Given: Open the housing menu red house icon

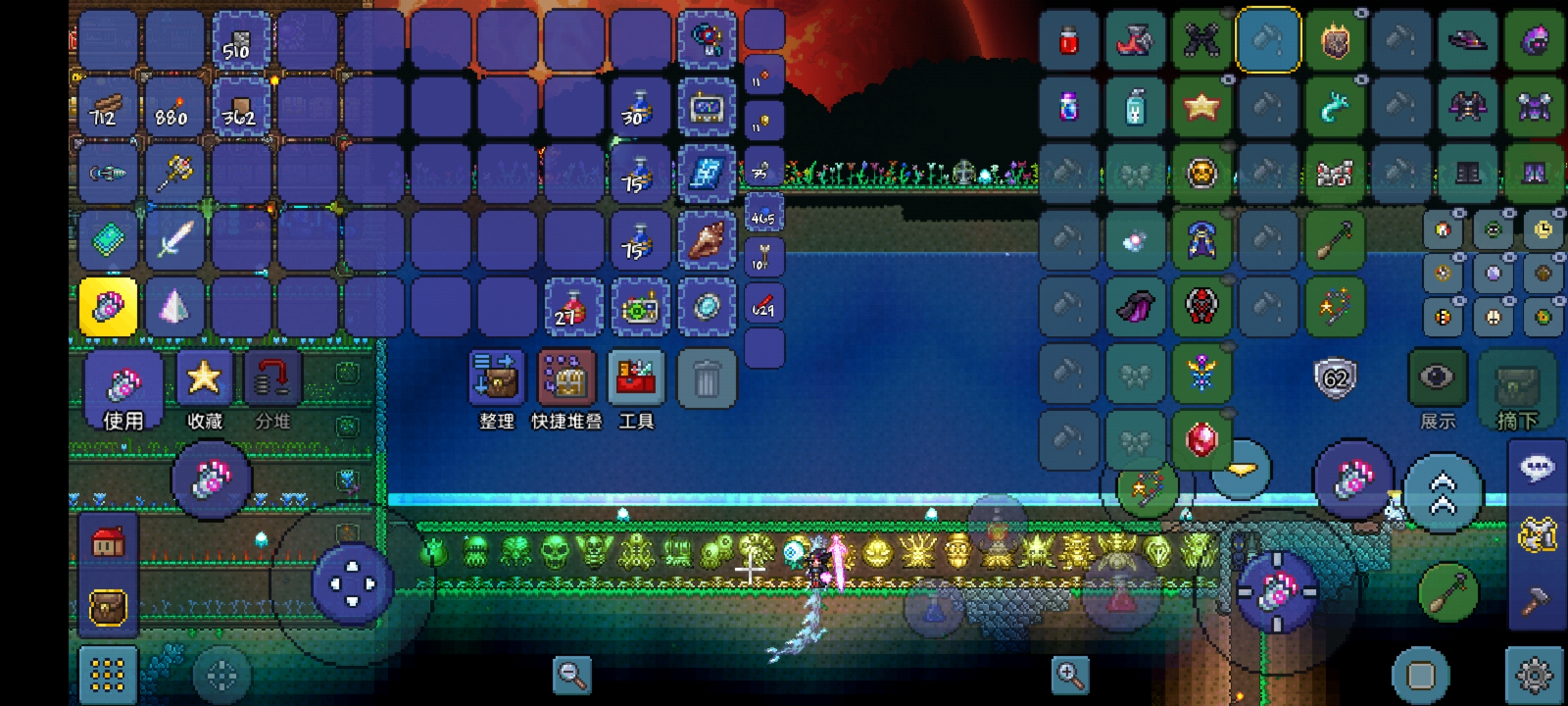Looking at the screenshot, I should [x=108, y=543].
